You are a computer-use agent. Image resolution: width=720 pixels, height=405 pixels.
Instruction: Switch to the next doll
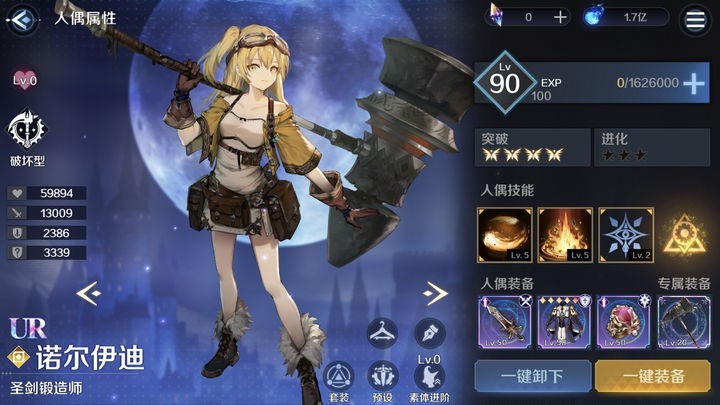click(435, 292)
